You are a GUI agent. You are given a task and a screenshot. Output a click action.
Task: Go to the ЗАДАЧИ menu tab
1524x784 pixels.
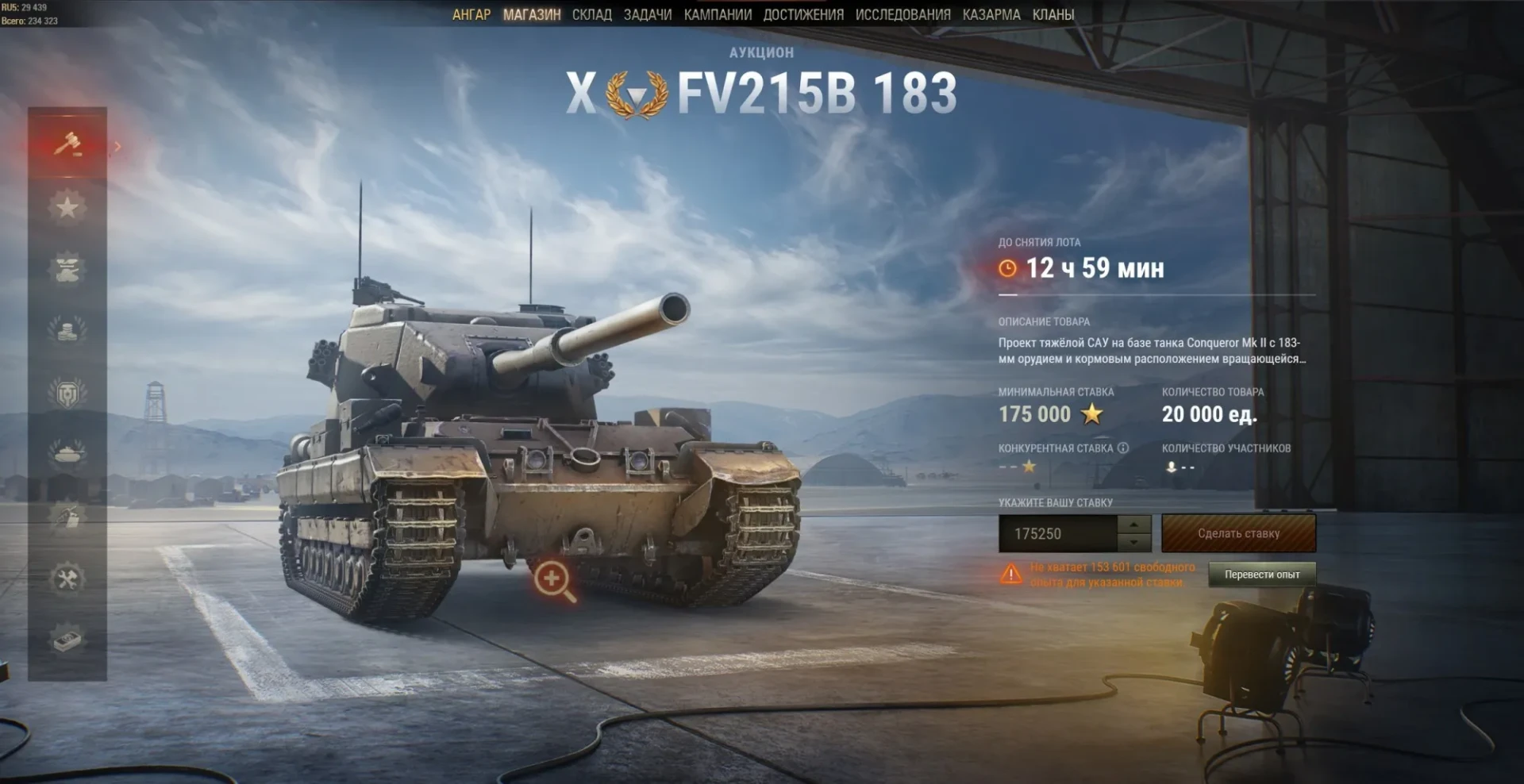[x=648, y=14]
